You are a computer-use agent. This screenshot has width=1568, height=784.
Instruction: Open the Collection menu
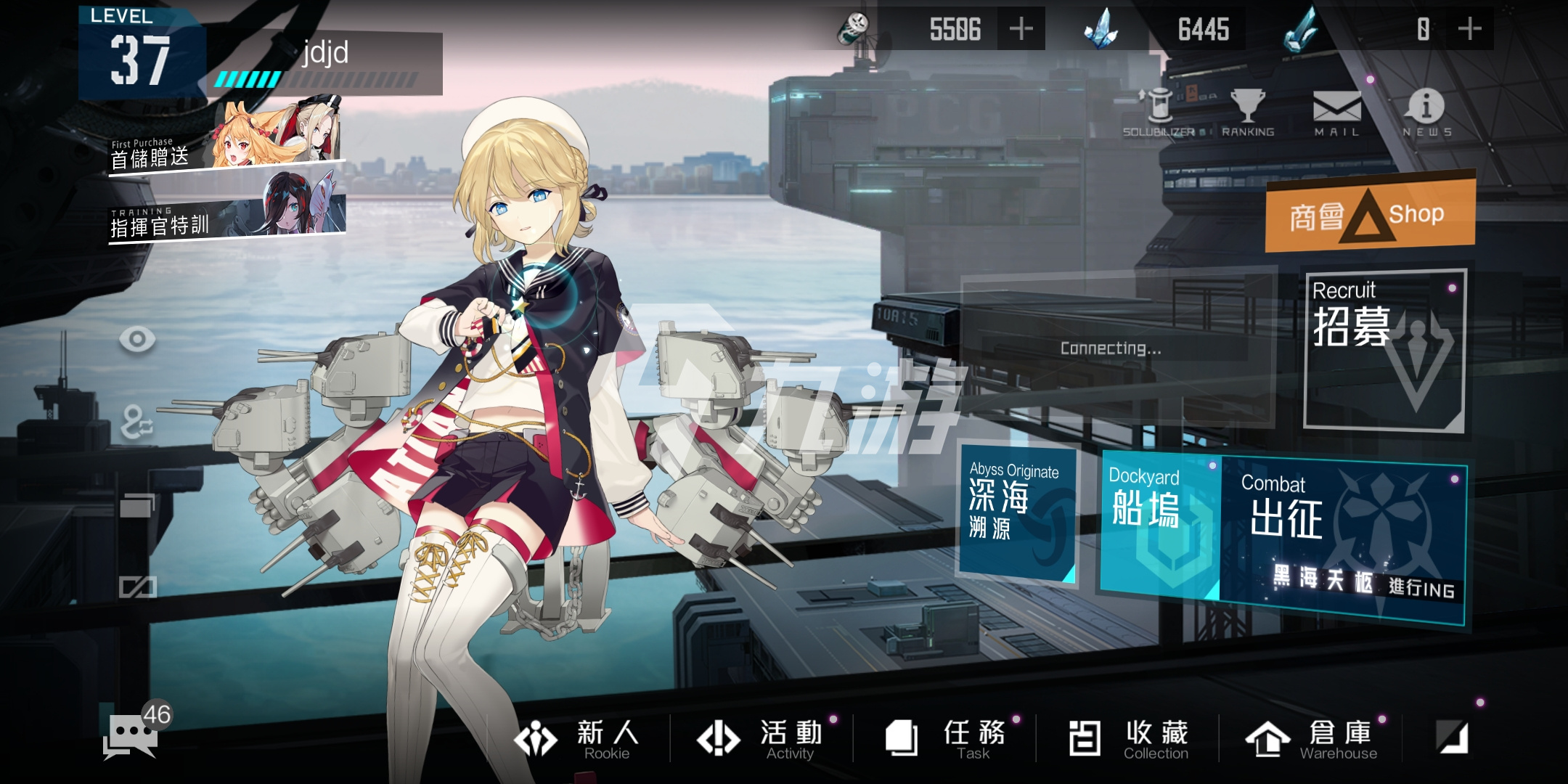[x=1130, y=739]
